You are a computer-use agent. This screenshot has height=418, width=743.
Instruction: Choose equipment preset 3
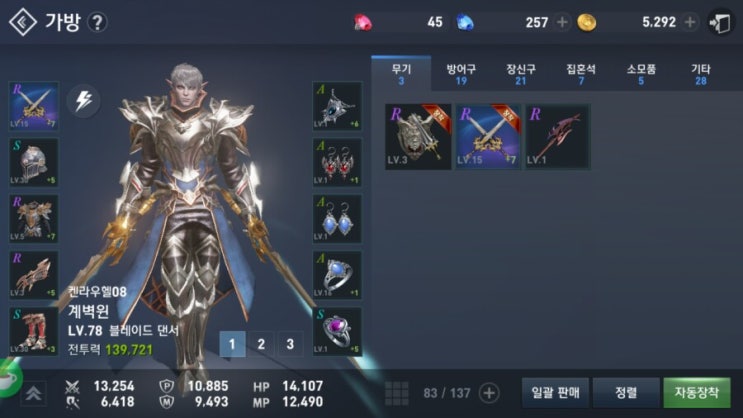(x=290, y=345)
